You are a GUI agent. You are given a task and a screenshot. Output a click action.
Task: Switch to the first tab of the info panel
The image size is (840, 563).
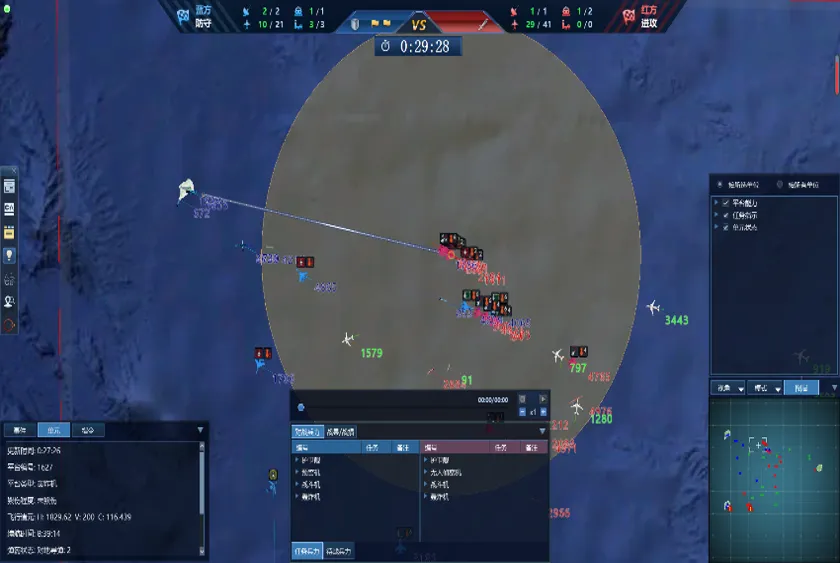pos(20,430)
